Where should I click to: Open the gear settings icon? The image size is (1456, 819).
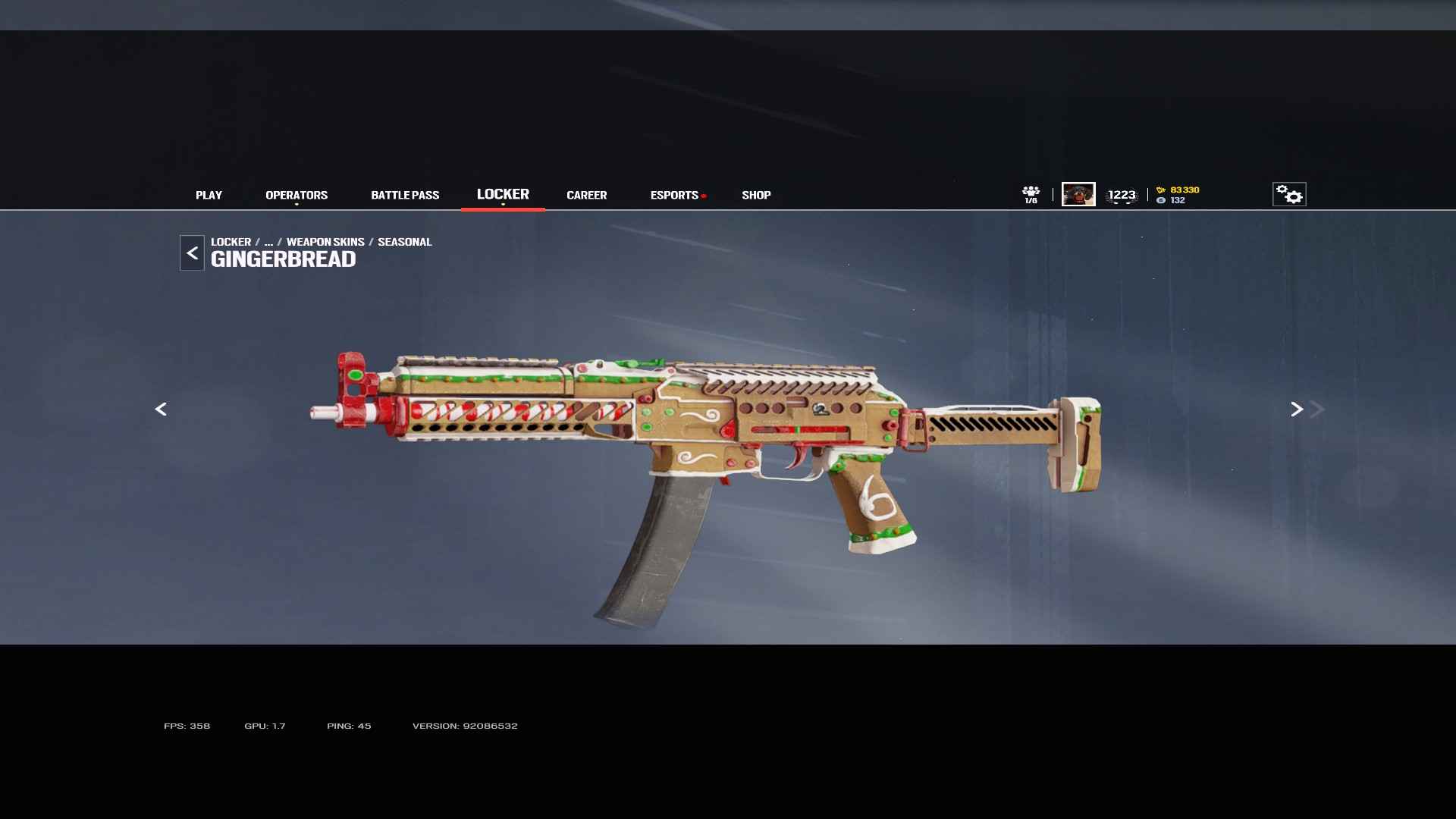(1289, 194)
